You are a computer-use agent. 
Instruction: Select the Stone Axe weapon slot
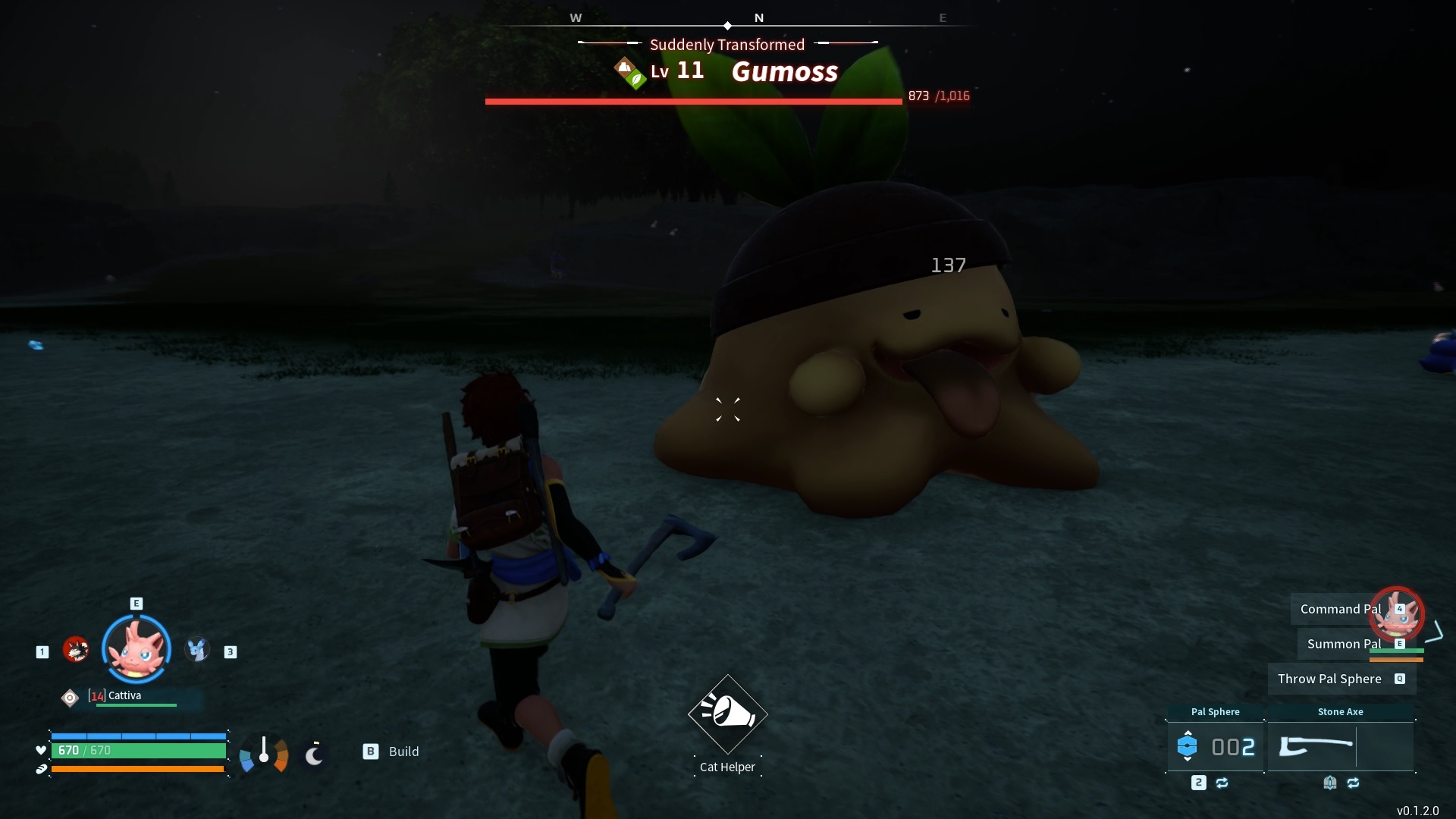tap(1340, 747)
